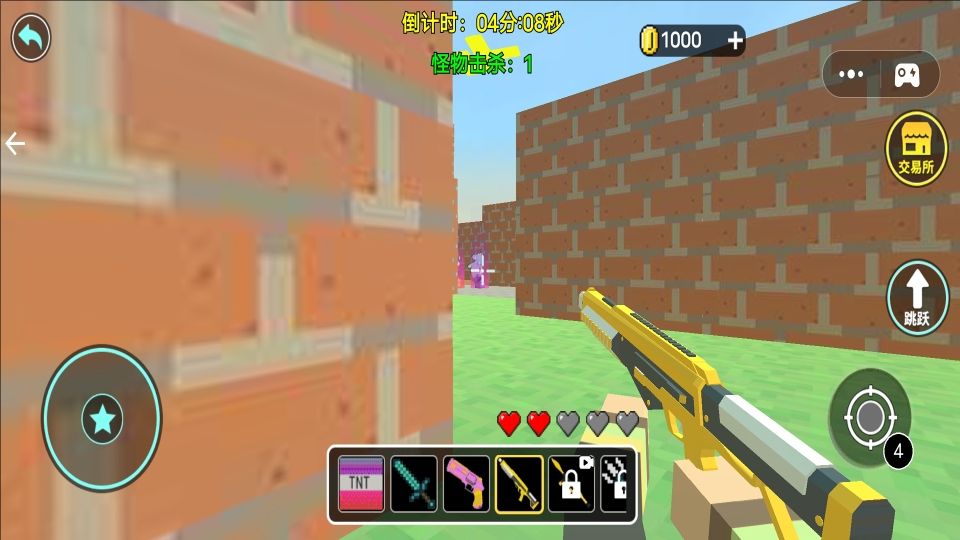Choose the pink revolver slot
Image resolution: width=960 pixels, height=540 pixels.
(466, 484)
